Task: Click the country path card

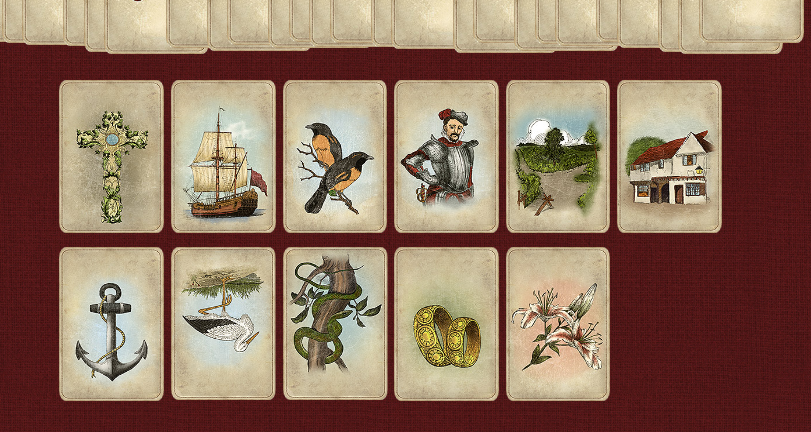Action: click(558, 157)
